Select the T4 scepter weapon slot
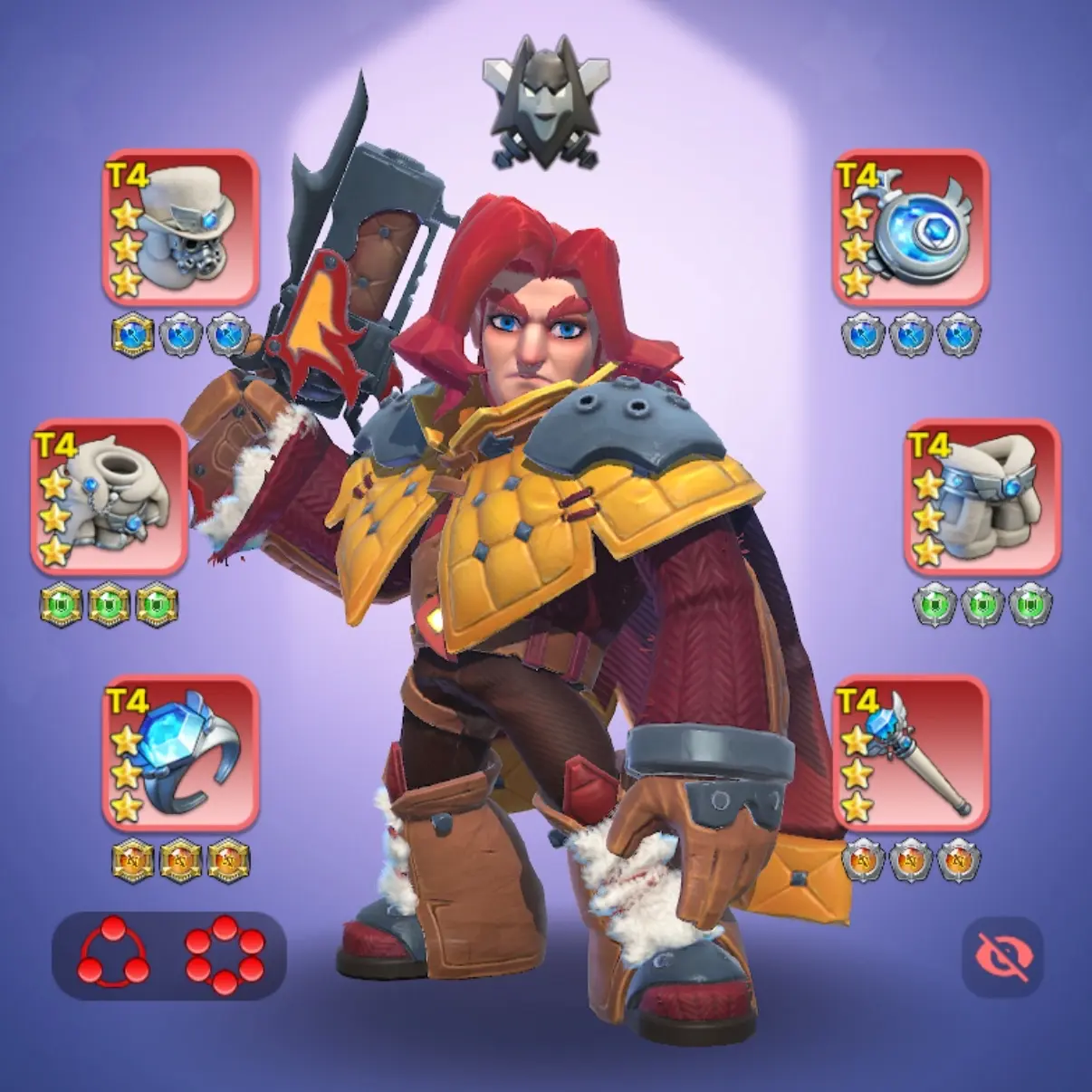Viewport: 1092px width, 1092px height. coord(910,753)
